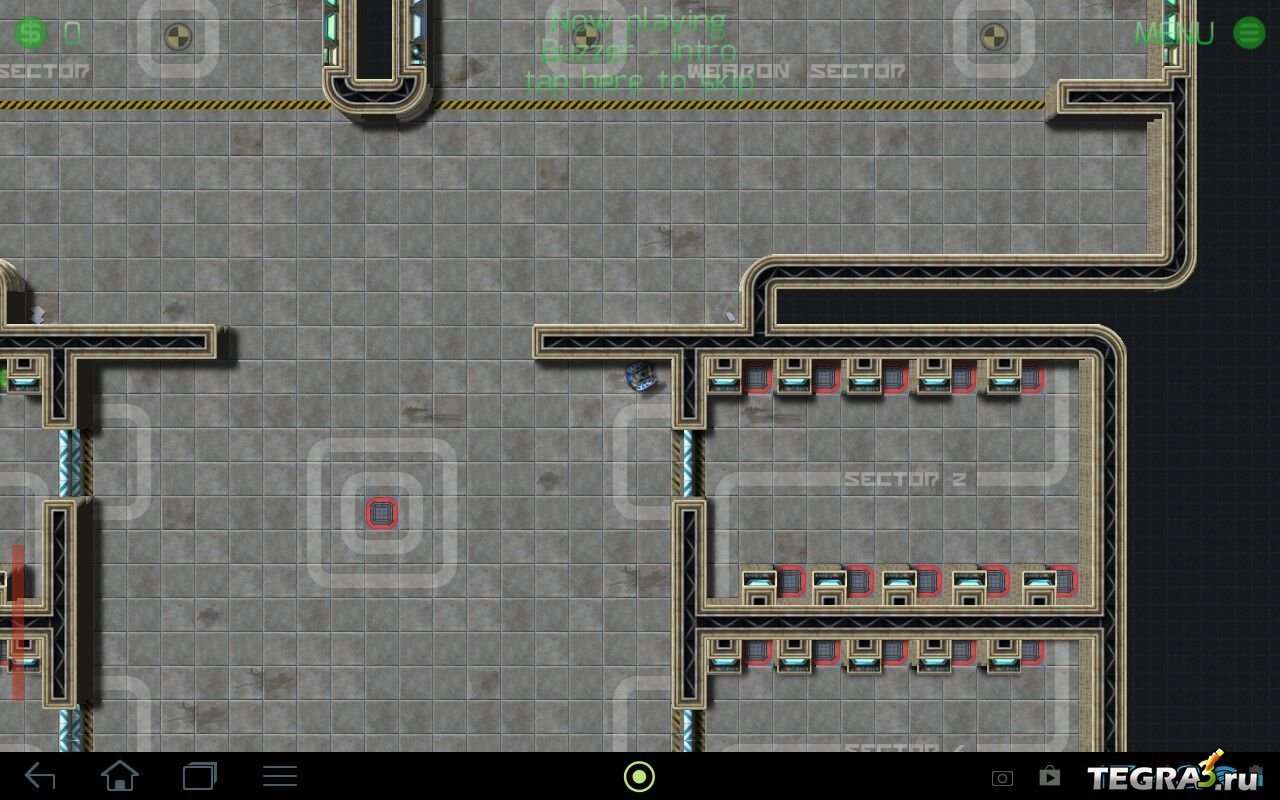Open the three-line options icon in navigation bar
The width and height of the screenshot is (1280, 800).
click(279, 776)
